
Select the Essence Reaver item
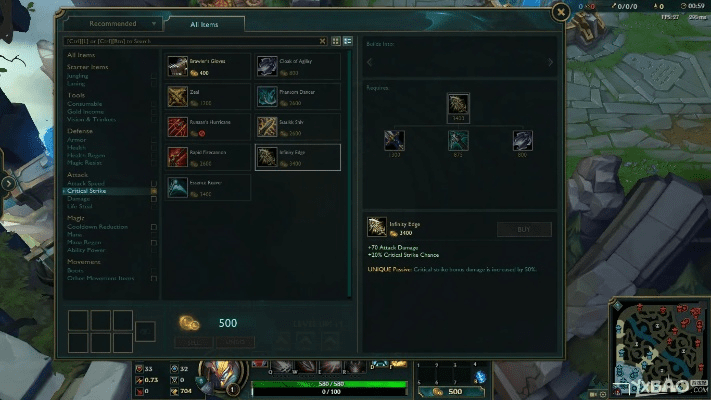[x=209, y=187]
